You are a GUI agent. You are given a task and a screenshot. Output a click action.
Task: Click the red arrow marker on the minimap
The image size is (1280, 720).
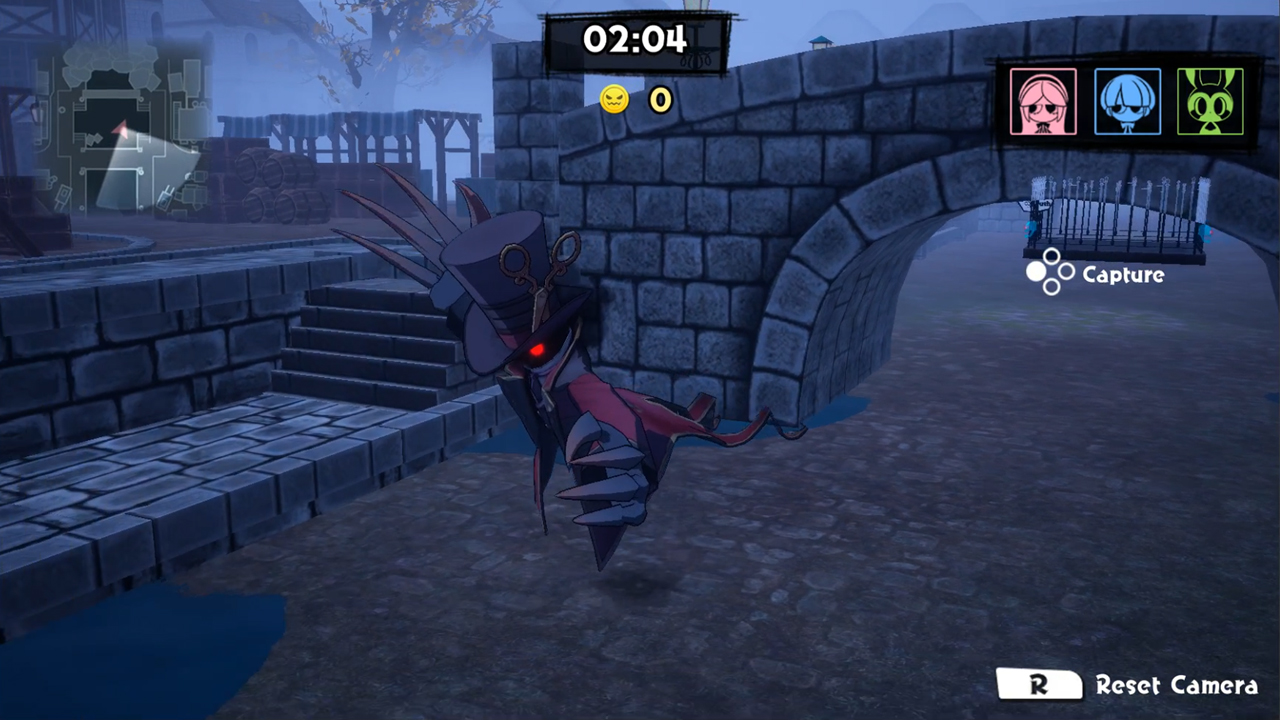point(121,128)
